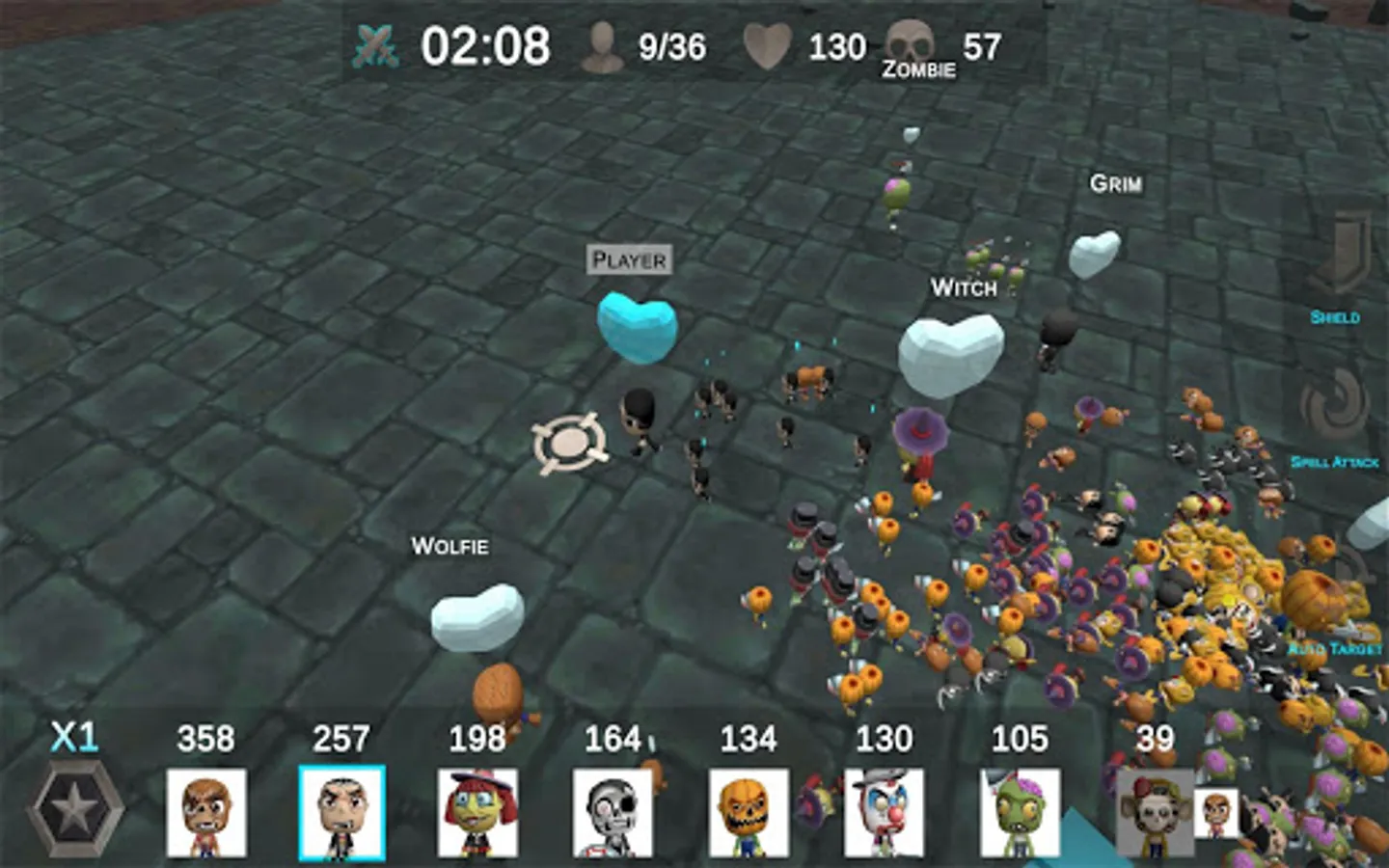Viewport: 1389px width, 868px height.
Task: Click the Player nameplate label
Action: [629, 259]
